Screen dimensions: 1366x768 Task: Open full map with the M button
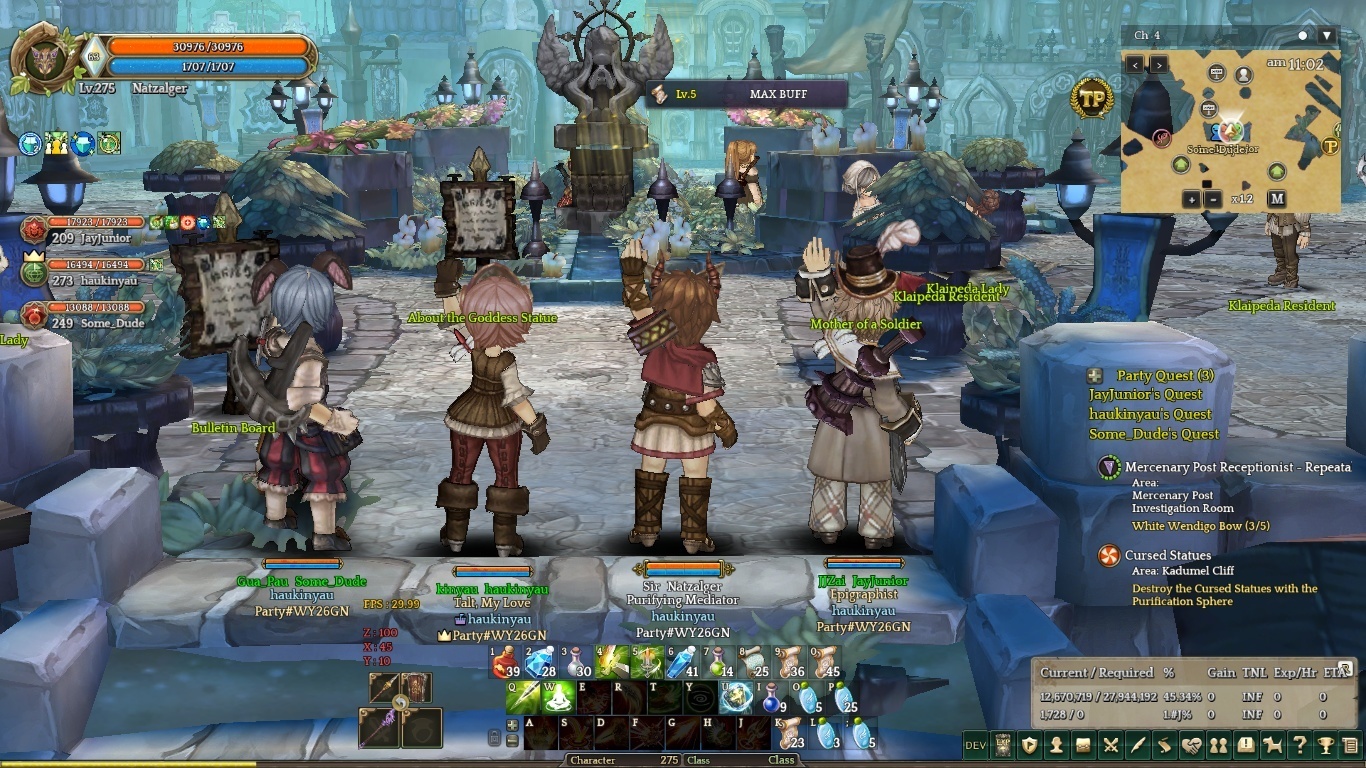coord(1276,198)
